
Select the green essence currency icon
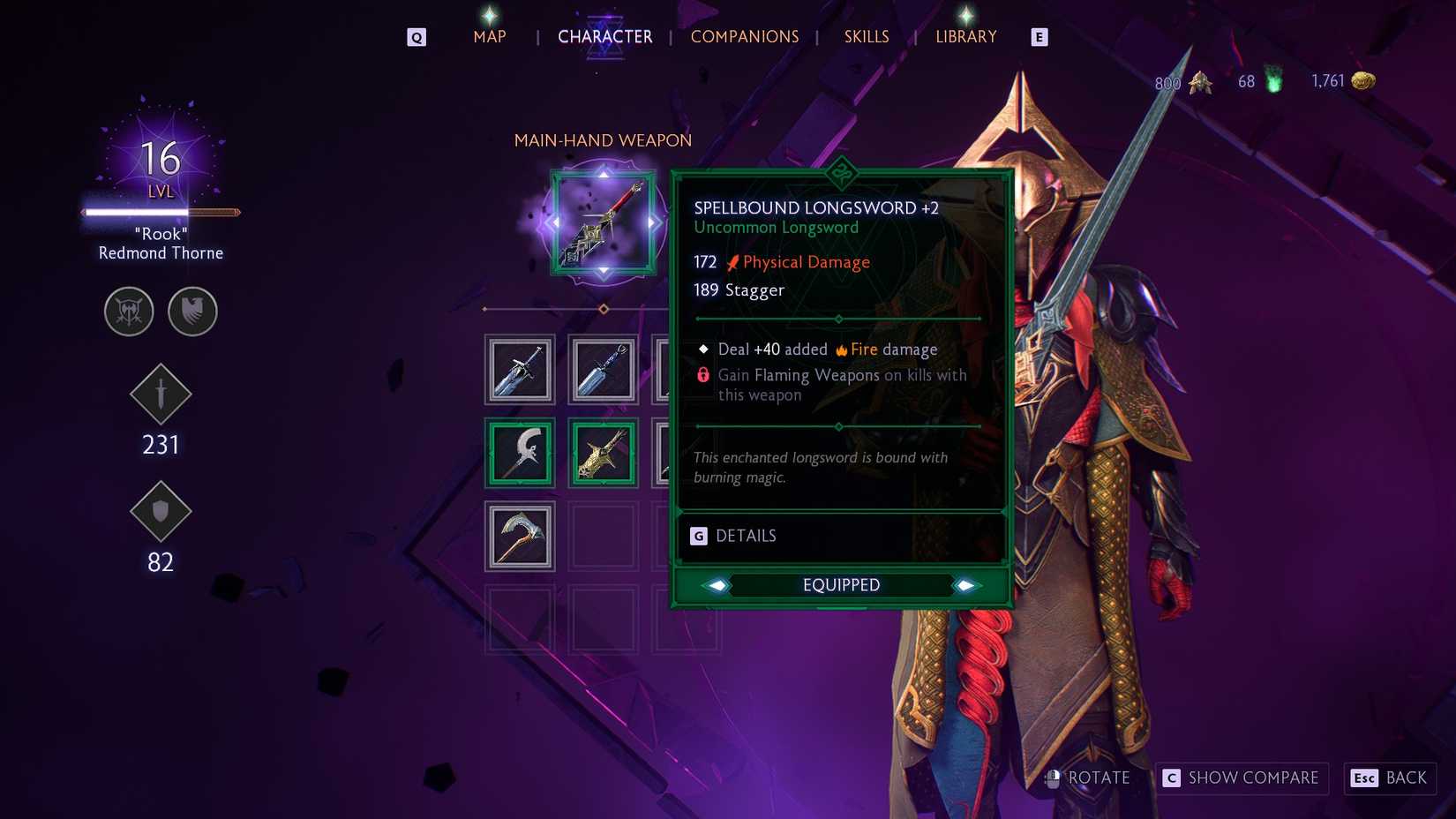pyautogui.click(x=1272, y=79)
